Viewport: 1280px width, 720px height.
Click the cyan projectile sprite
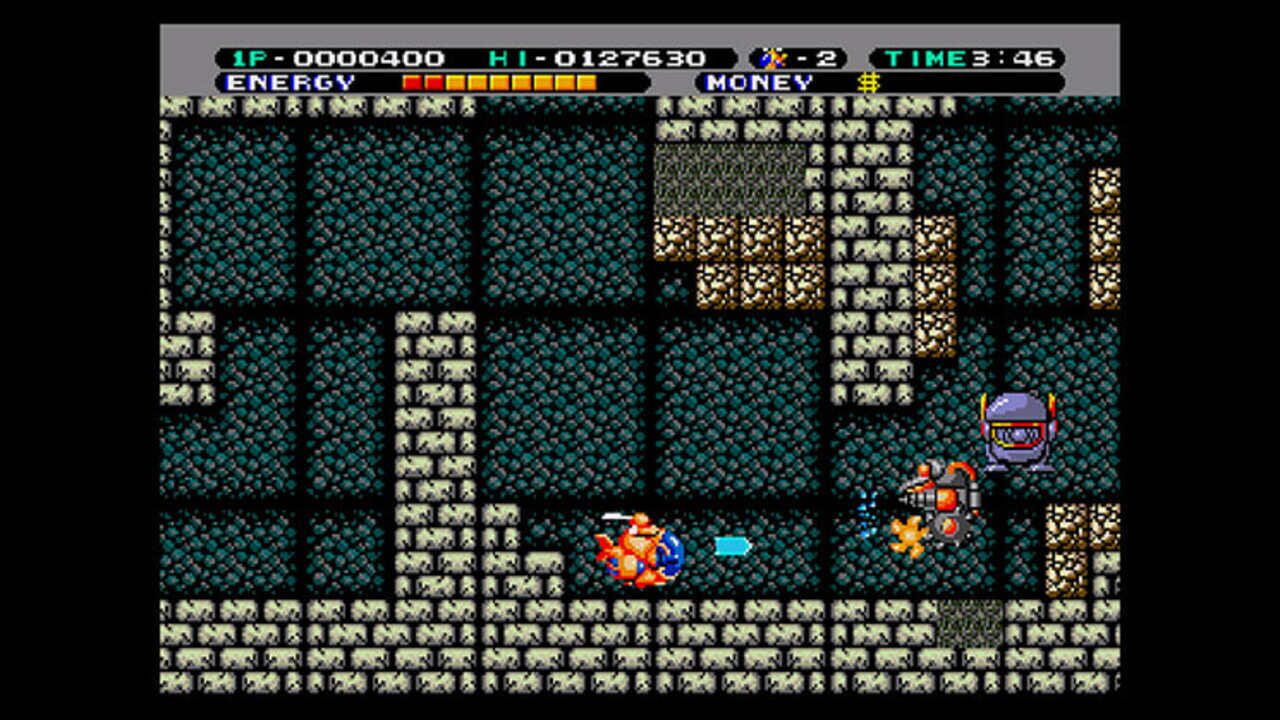coord(730,545)
